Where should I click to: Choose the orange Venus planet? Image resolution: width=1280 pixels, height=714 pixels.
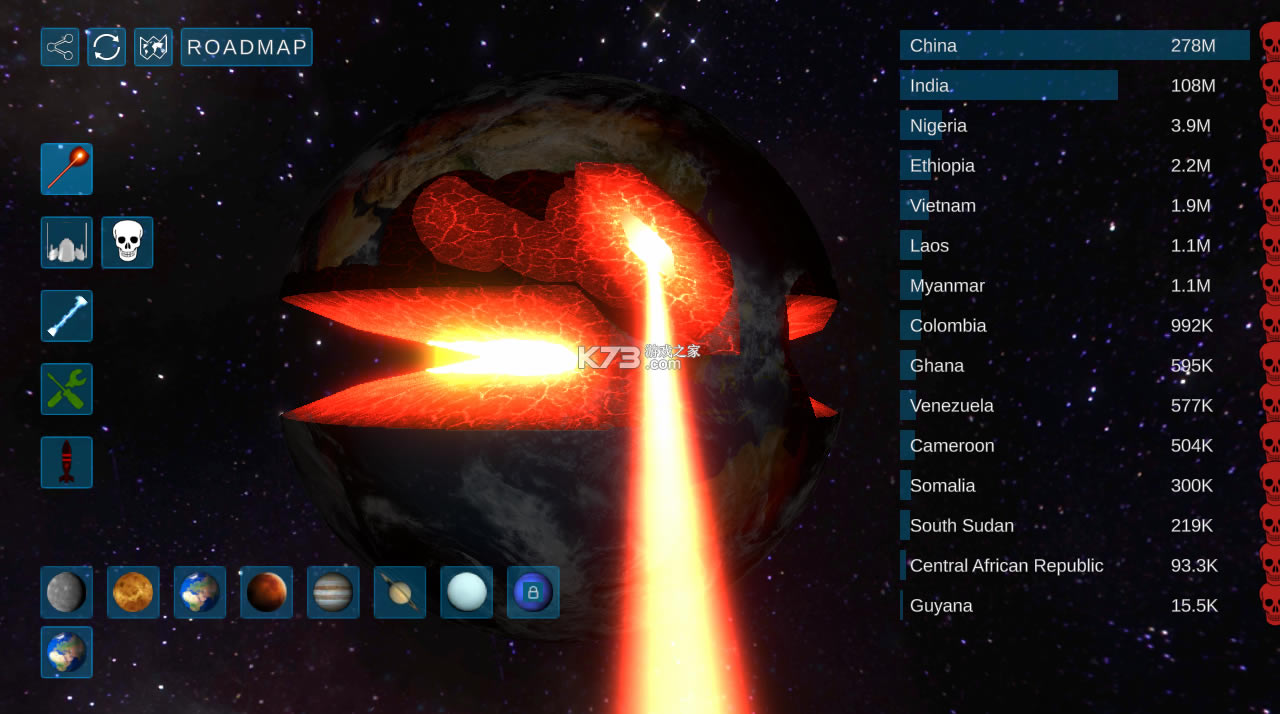coord(133,592)
